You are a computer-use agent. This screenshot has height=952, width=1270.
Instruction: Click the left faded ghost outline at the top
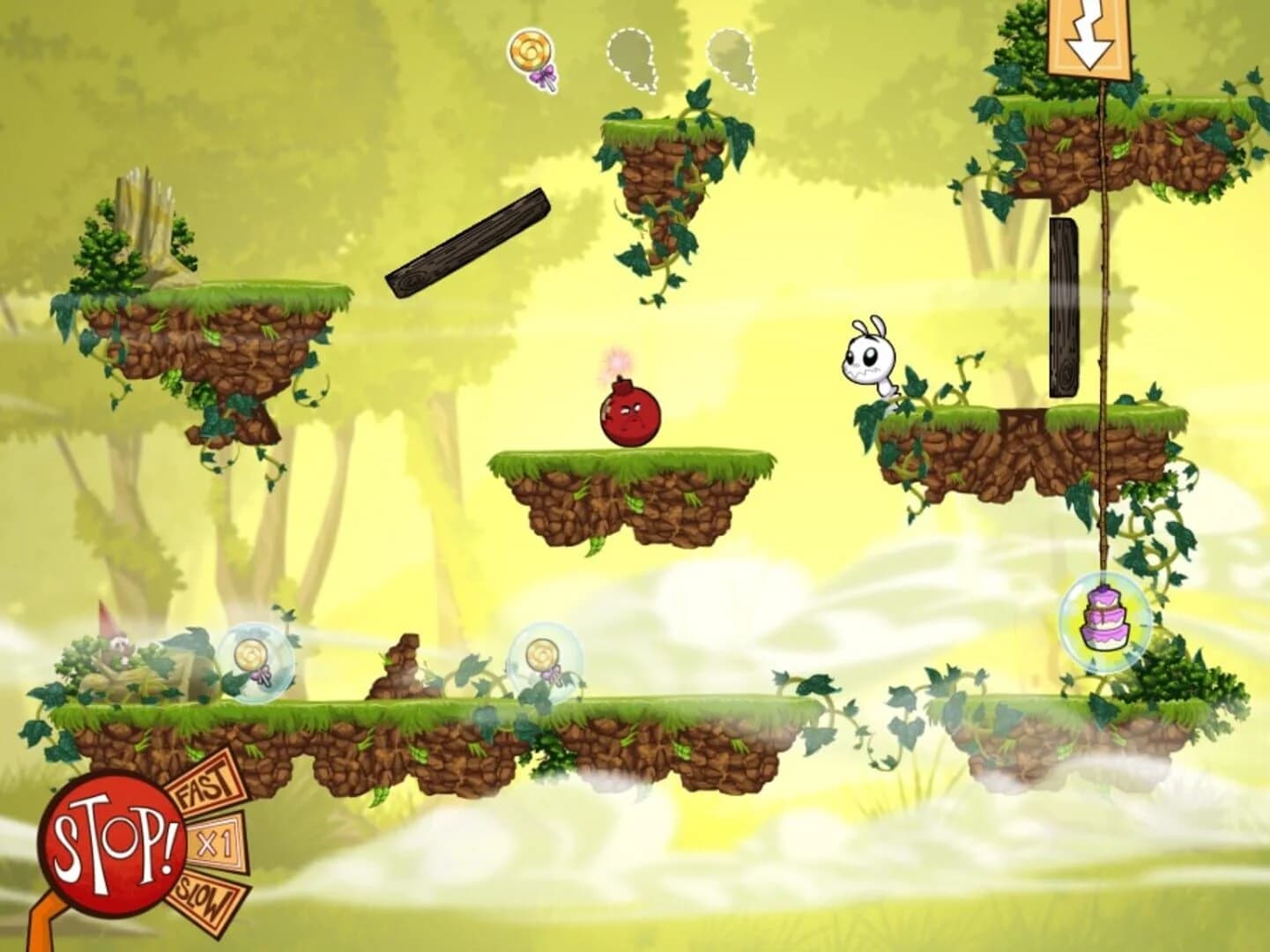tap(631, 57)
